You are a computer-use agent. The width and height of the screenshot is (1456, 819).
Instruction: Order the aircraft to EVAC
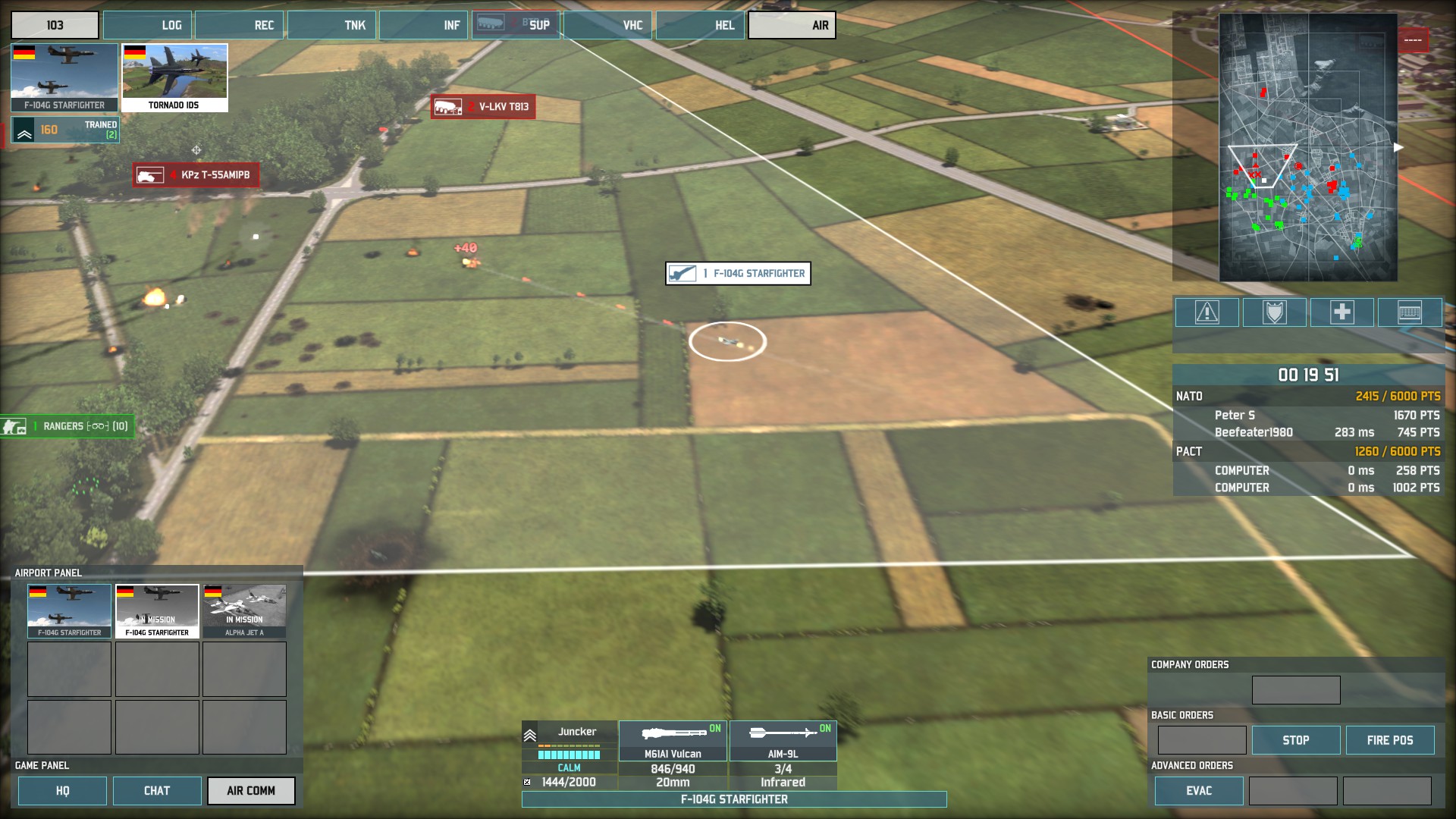[1199, 791]
